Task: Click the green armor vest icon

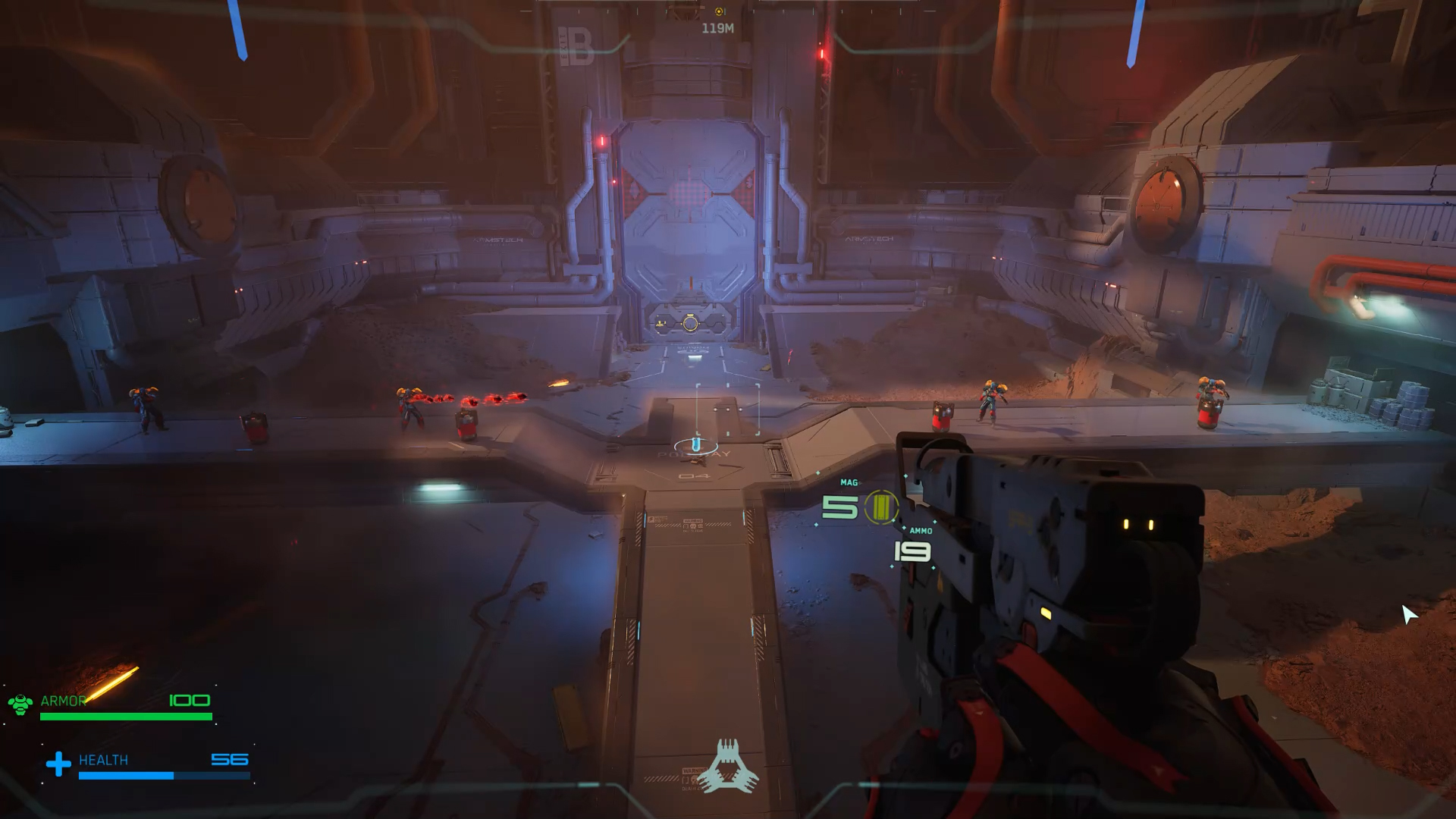Action: [x=20, y=704]
